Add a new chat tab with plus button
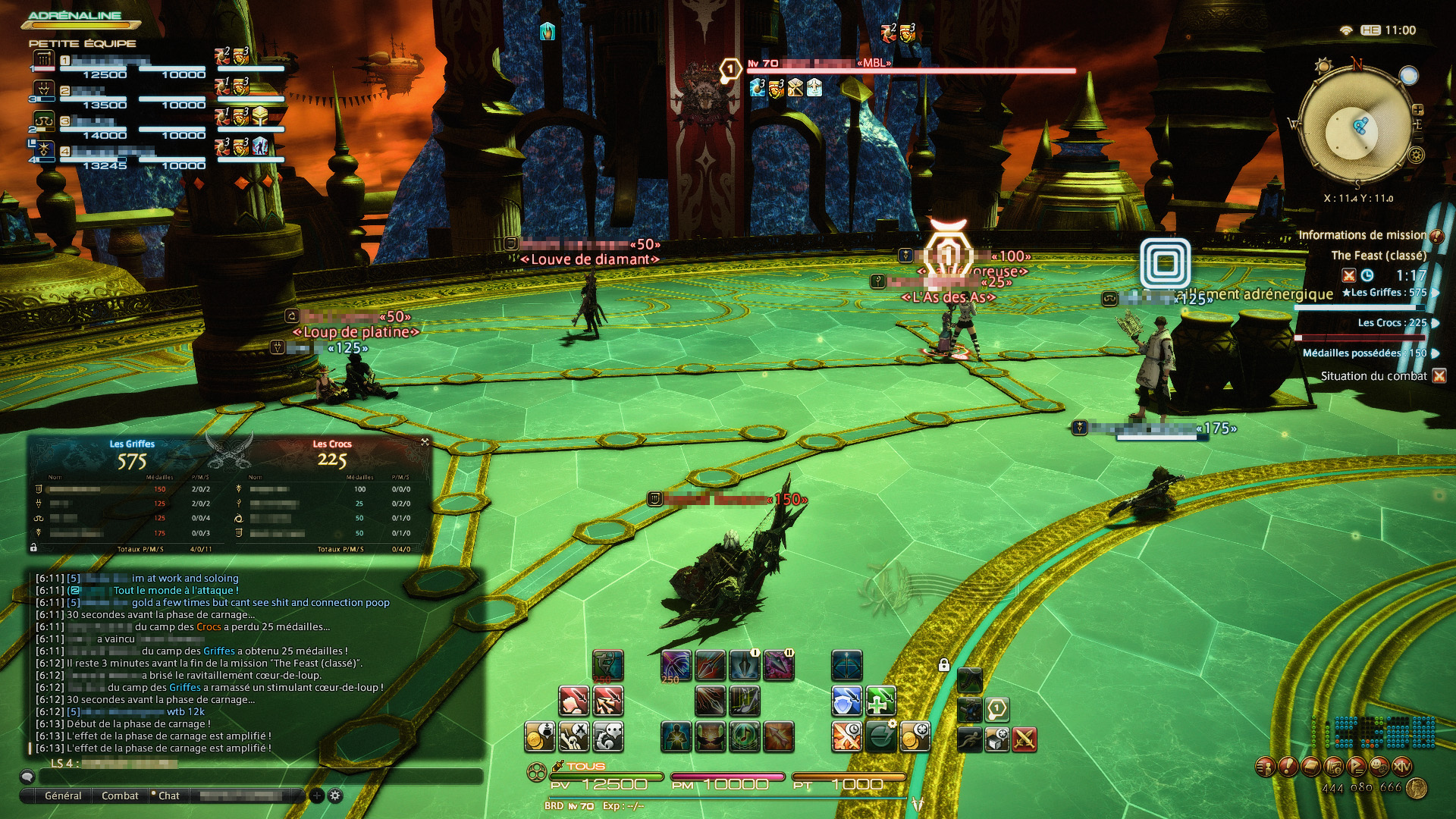 tap(316, 795)
